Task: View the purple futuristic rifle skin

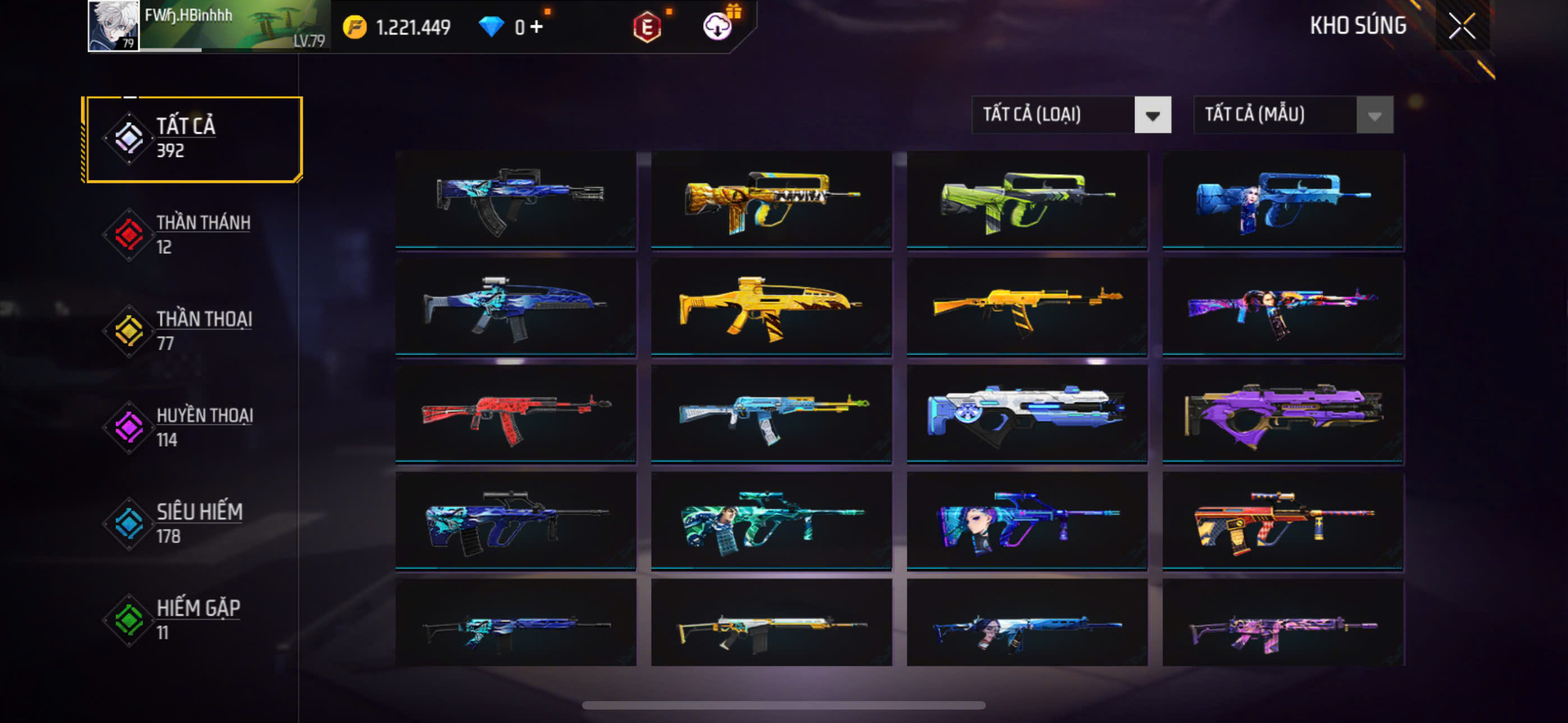Action: (1283, 414)
